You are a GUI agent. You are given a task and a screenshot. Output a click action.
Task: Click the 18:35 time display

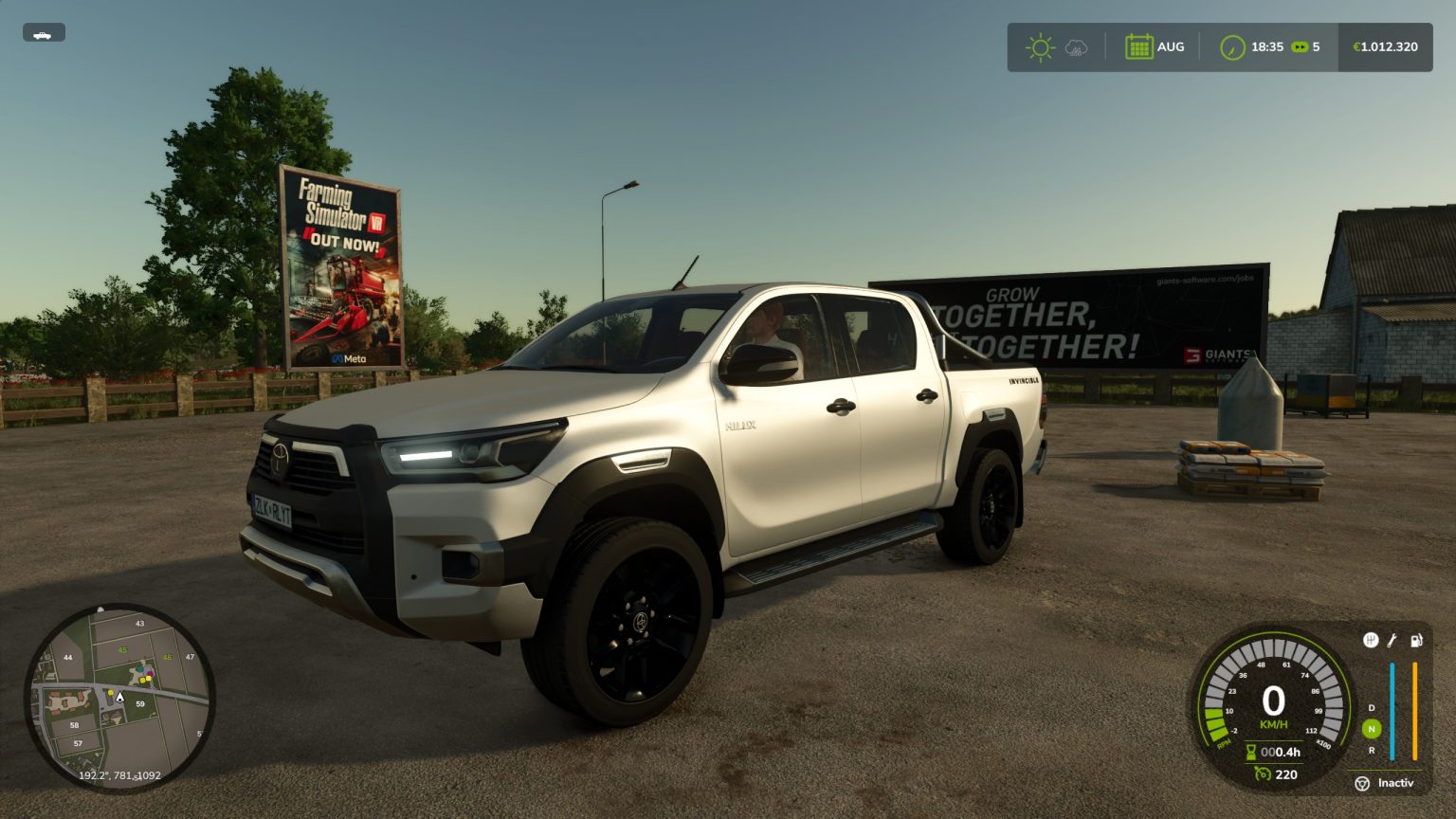(x=1267, y=45)
